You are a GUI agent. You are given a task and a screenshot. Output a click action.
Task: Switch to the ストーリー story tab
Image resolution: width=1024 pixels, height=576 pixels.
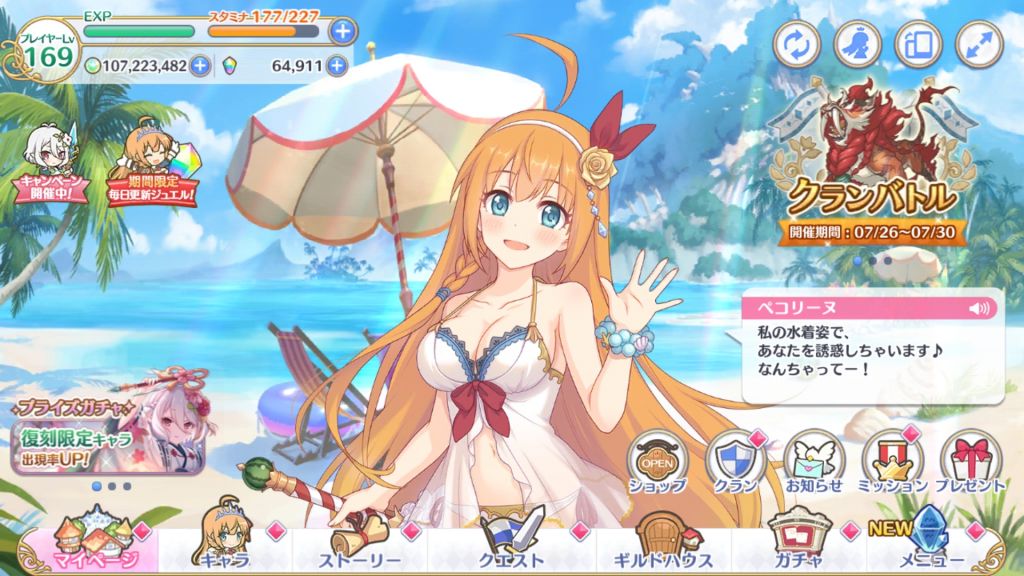[x=359, y=548]
